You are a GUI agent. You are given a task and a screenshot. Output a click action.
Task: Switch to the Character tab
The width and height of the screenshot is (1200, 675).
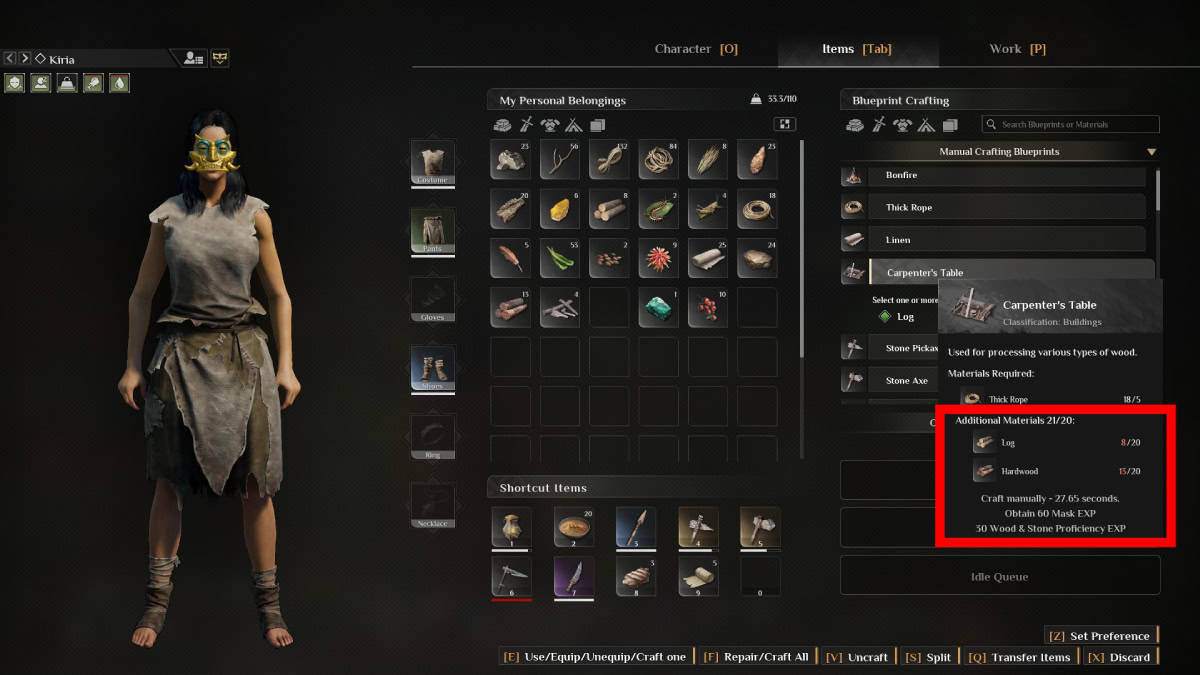696,49
